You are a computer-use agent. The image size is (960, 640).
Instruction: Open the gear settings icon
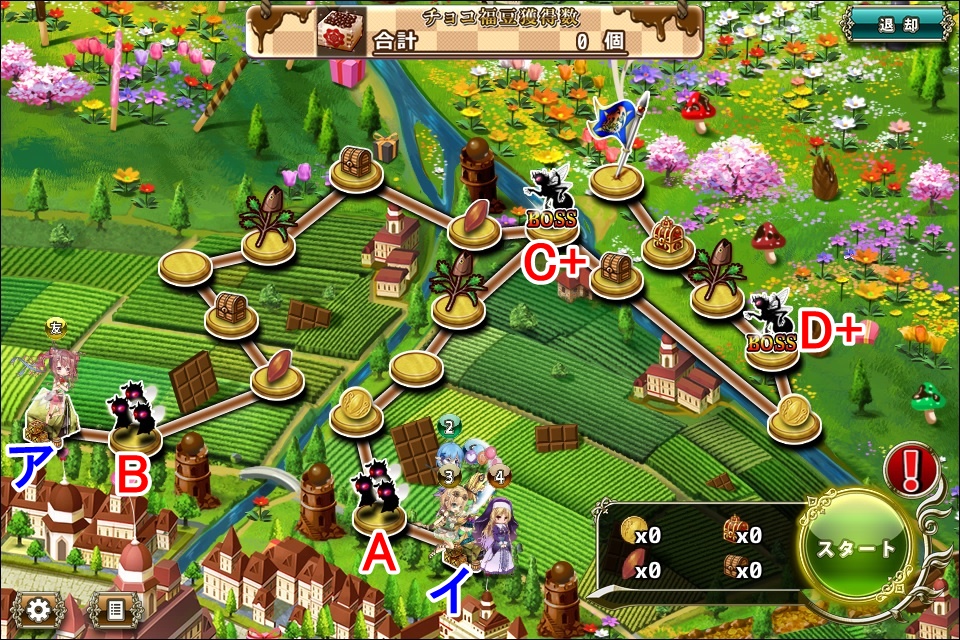click(39, 609)
